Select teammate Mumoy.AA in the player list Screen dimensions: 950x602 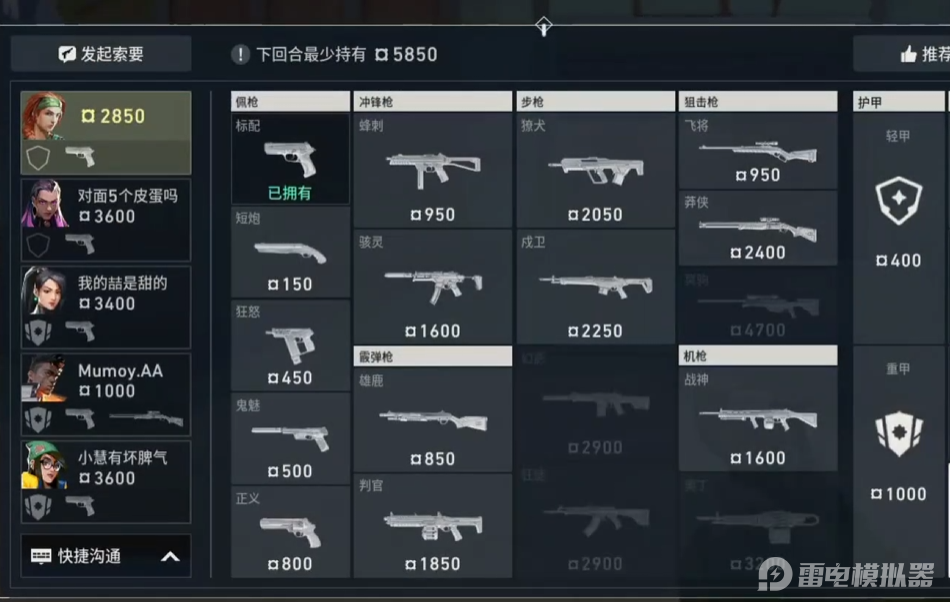coord(106,392)
